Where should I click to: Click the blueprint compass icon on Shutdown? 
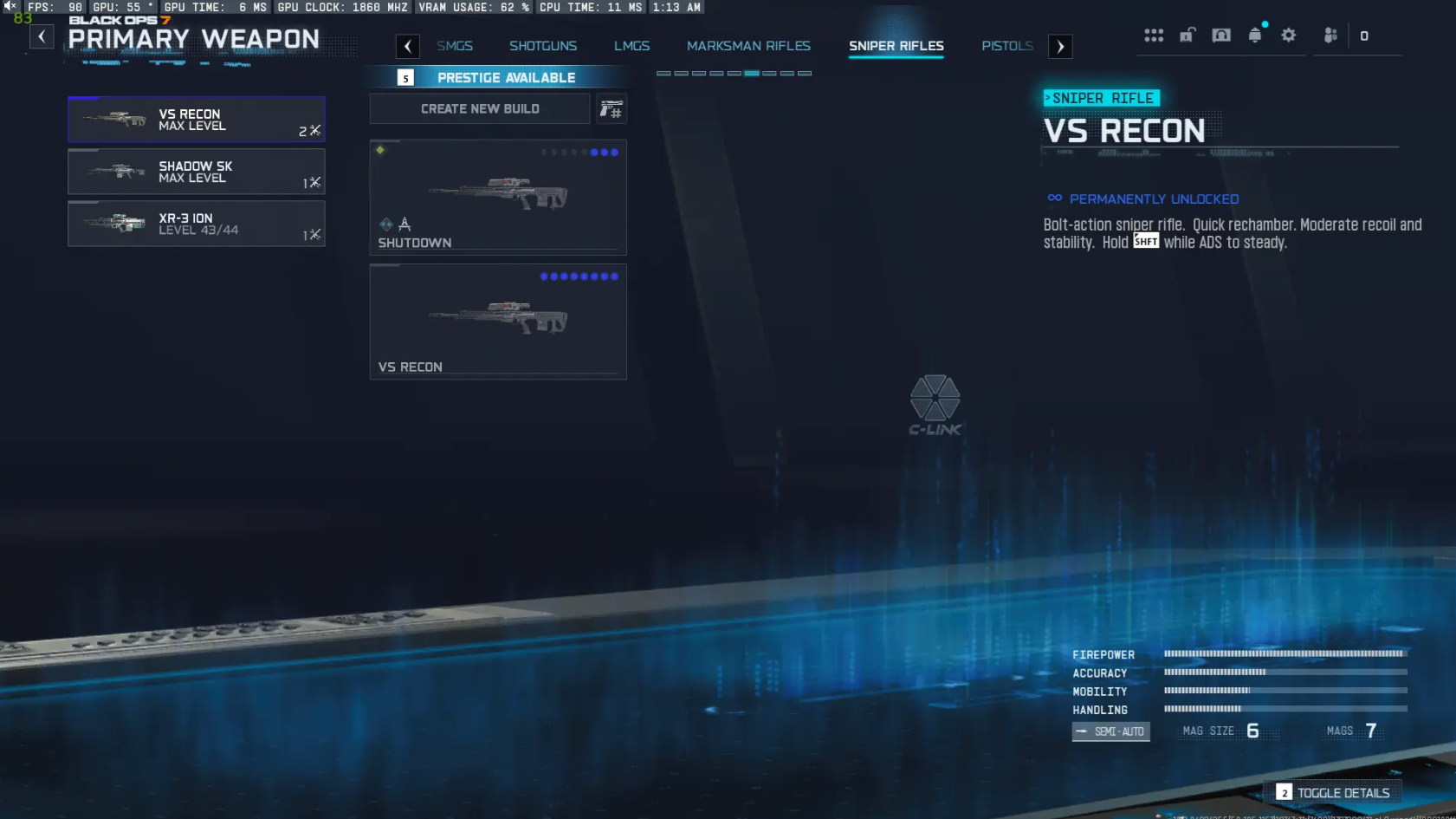(x=404, y=224)
